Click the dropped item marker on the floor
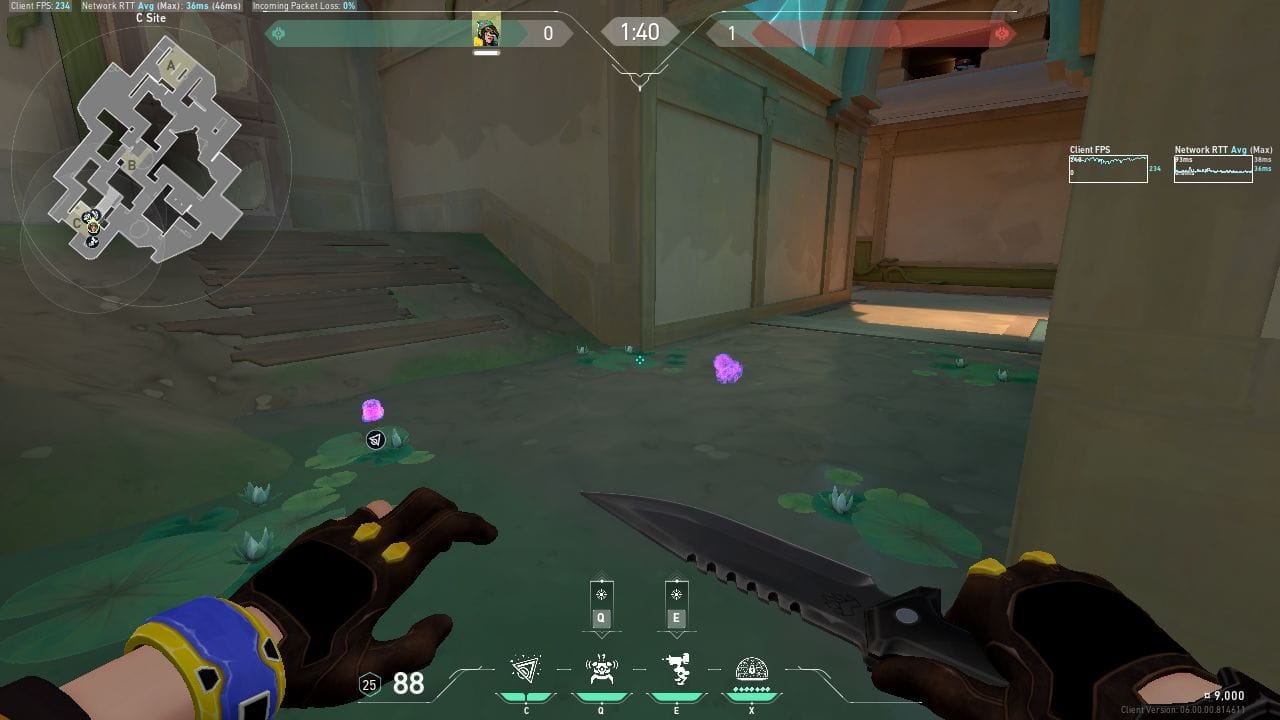This screenshot has width=1280, height=720. (x=375, y=440)
